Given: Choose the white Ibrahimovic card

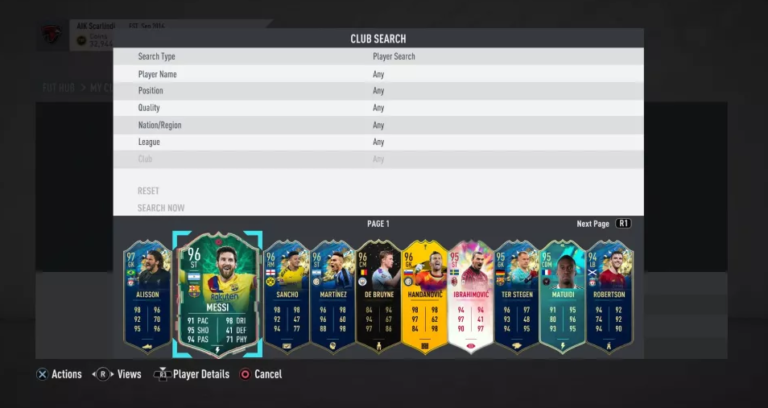Looking at the screenshot, I should coord(470,296).
